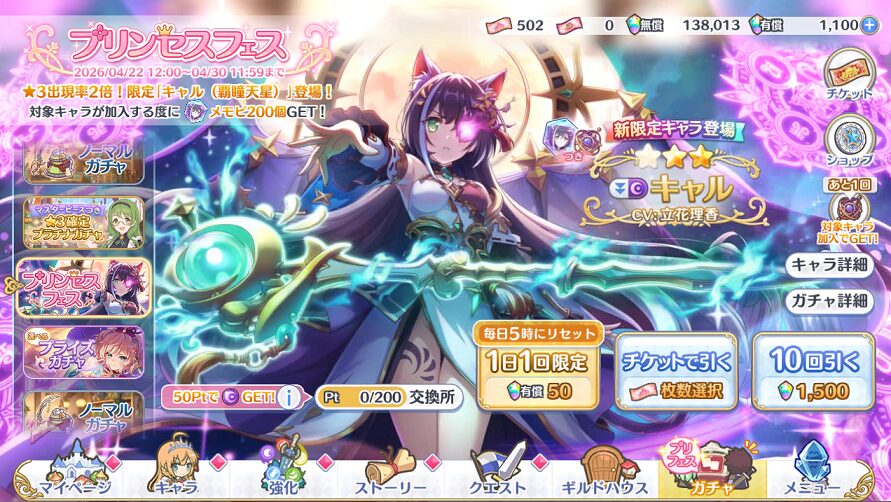Open the メニュー menu tab

pyautogui.click(x=822, y=474)
